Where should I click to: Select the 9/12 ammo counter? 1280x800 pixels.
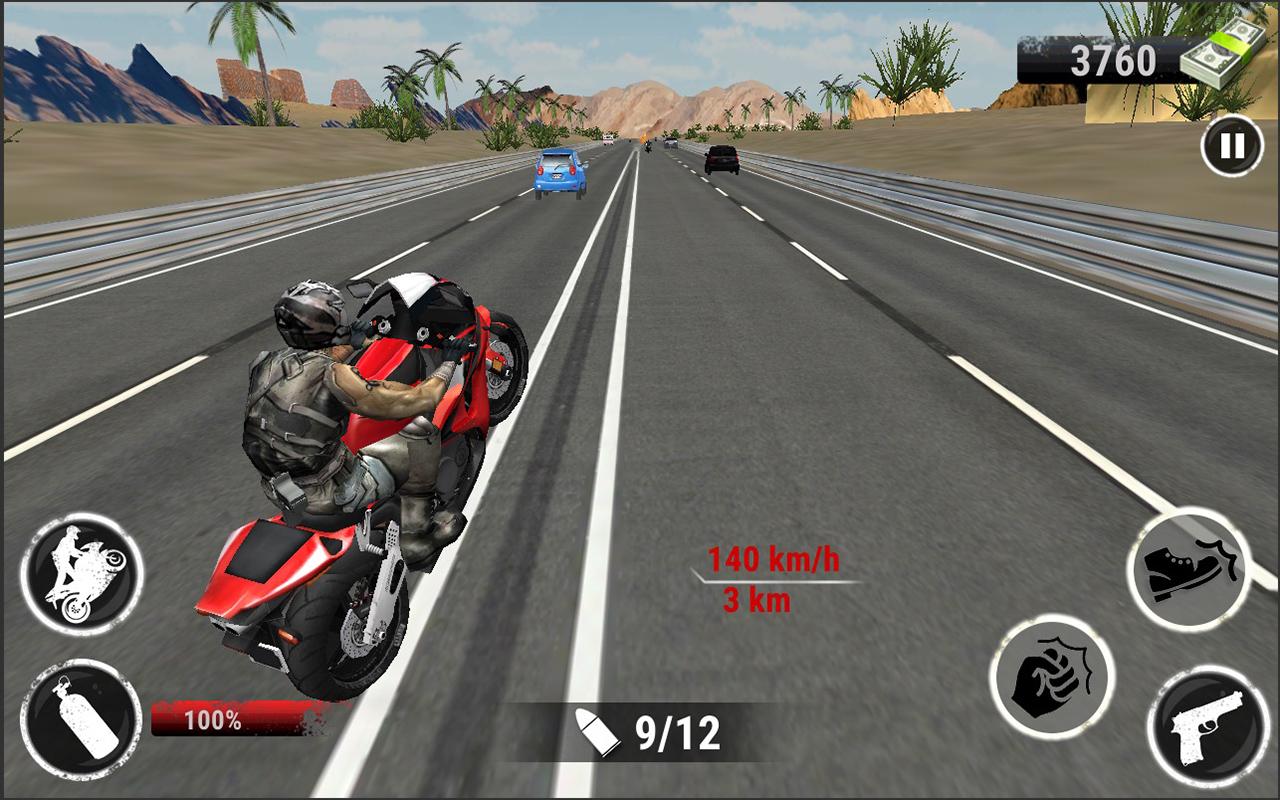point(676,735)
